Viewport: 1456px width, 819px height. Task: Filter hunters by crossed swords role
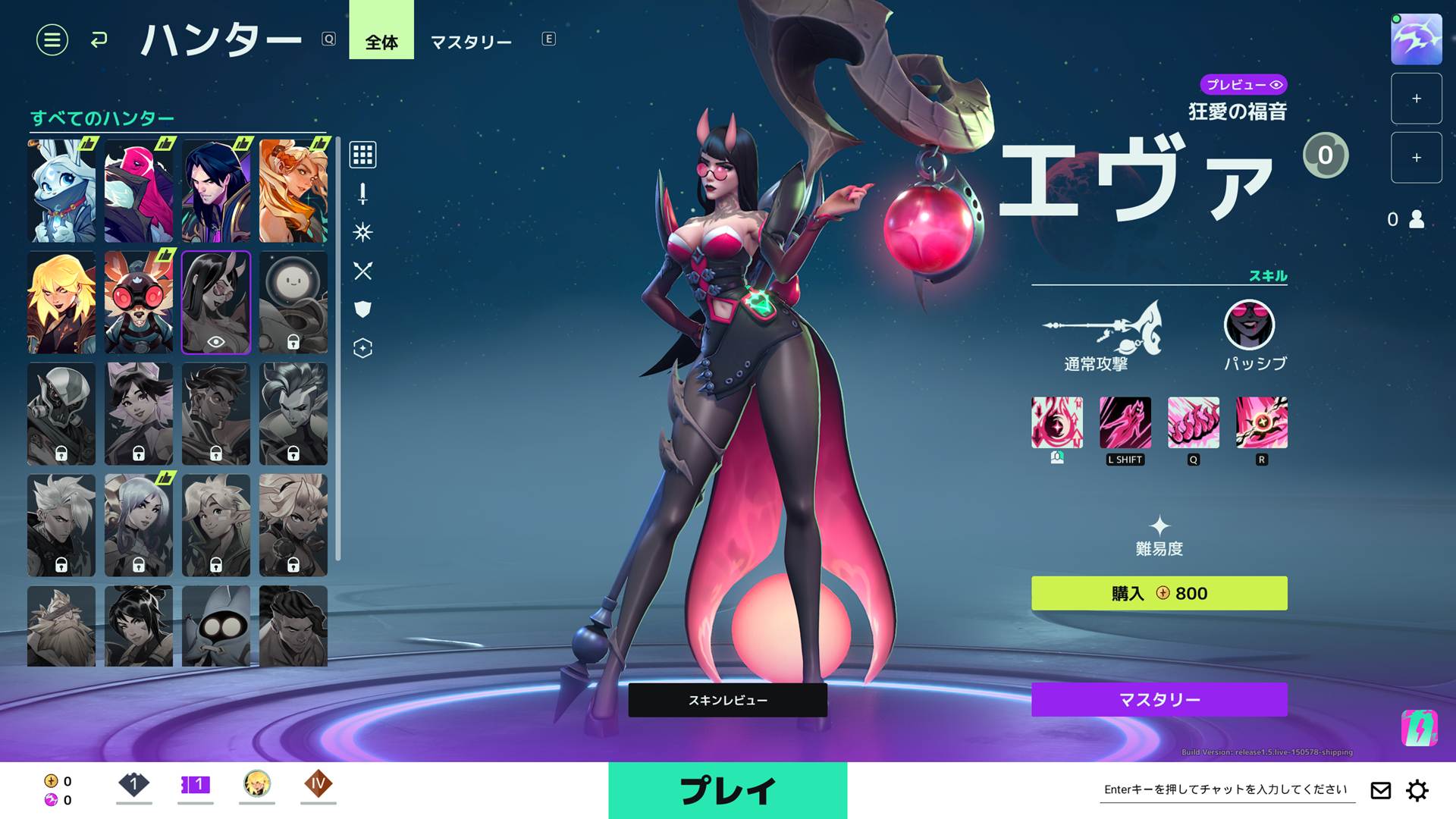(x=362, y=271)
